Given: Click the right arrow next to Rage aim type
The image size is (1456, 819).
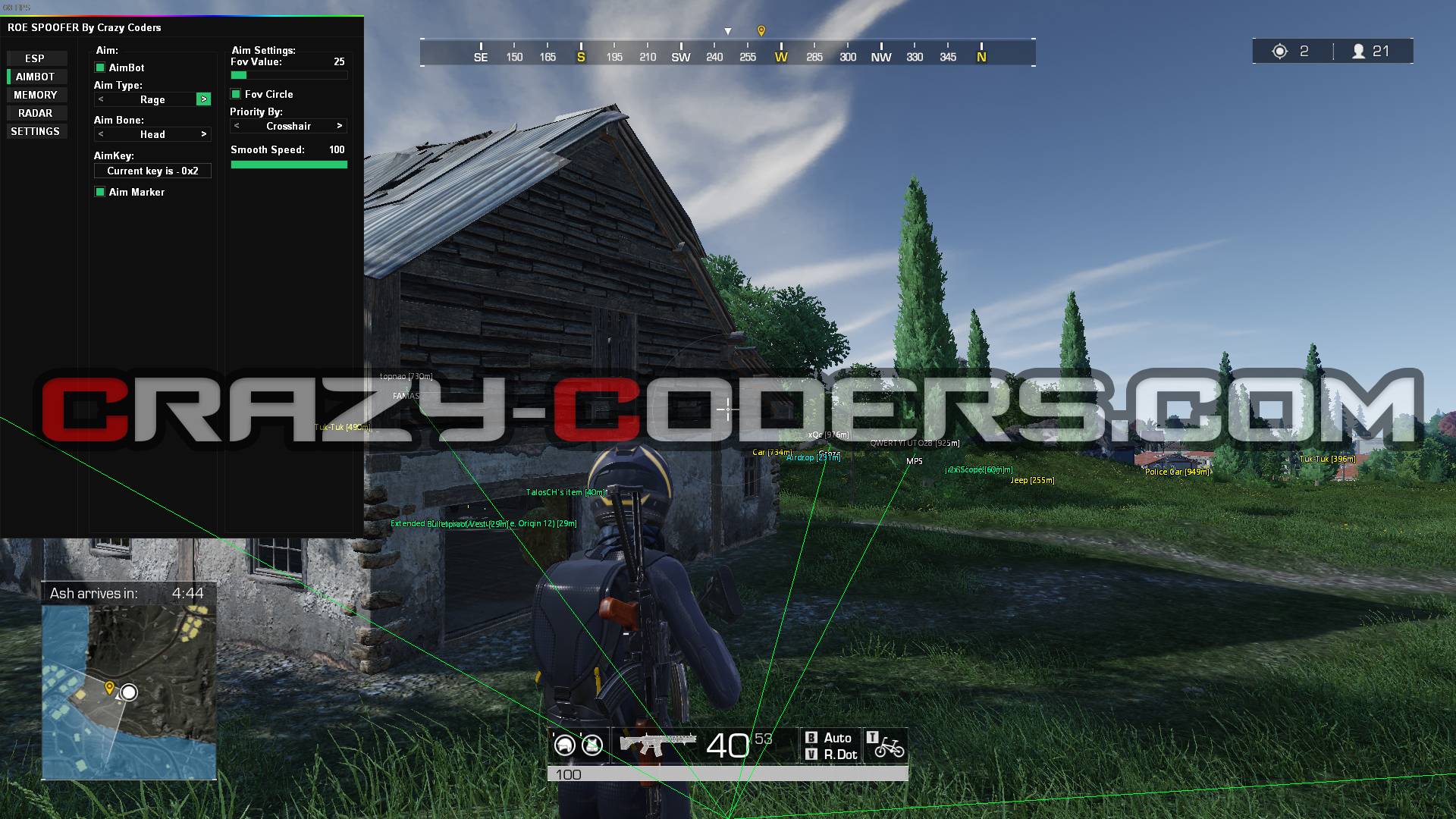Looking at the screenshot, I should click(204, 99).
